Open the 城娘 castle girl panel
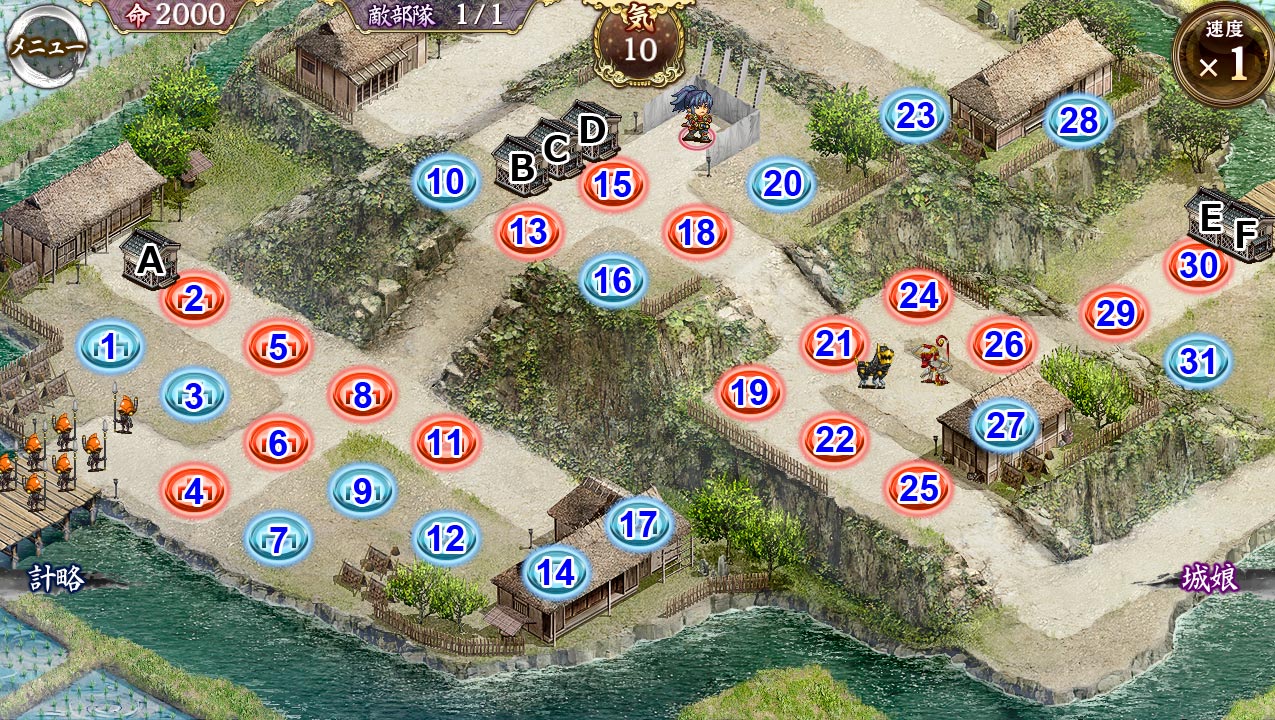This screenshot has height=720, width=1275. click(x=1209, y=579)
